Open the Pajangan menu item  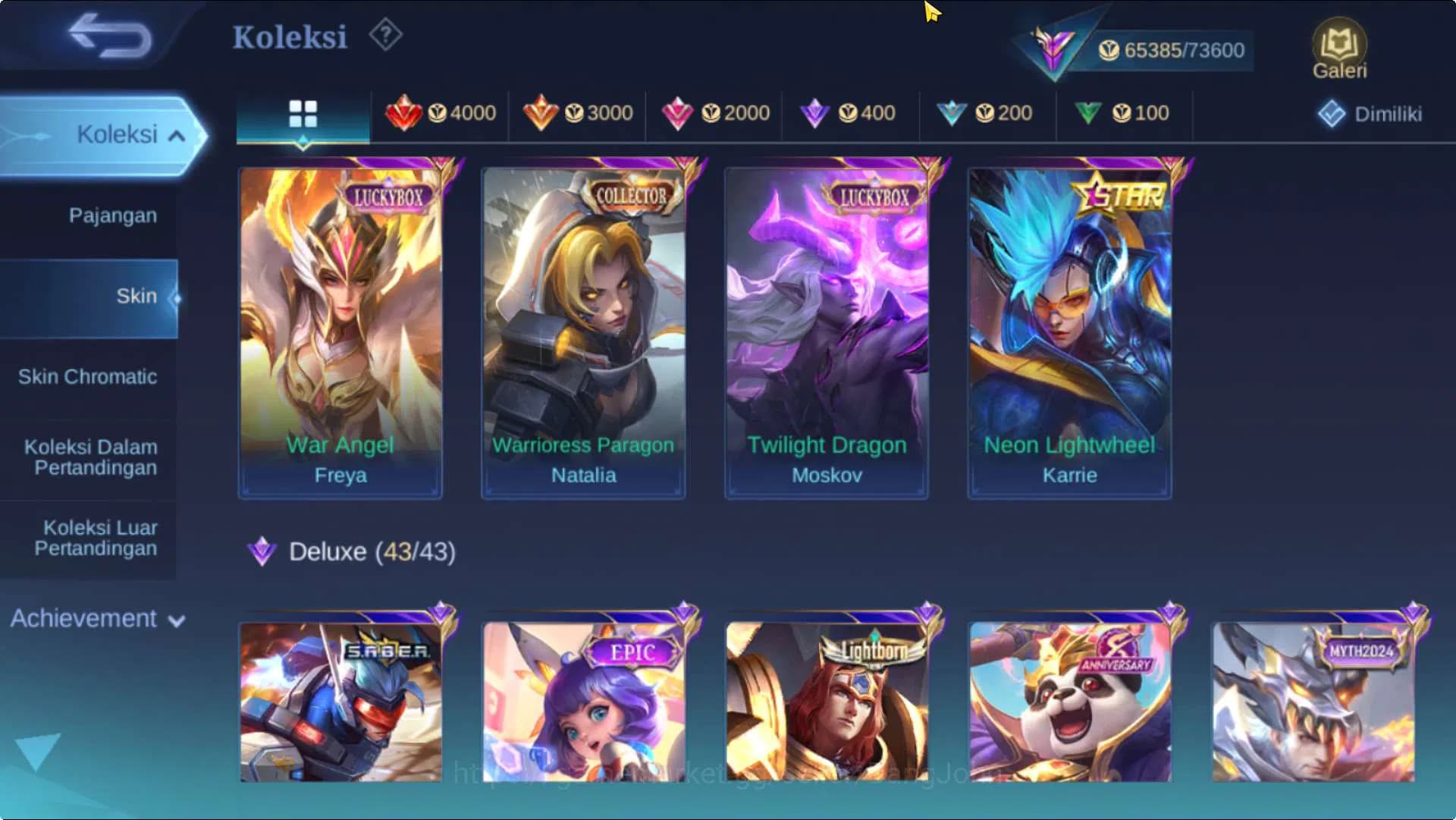[x=112, y=215]
